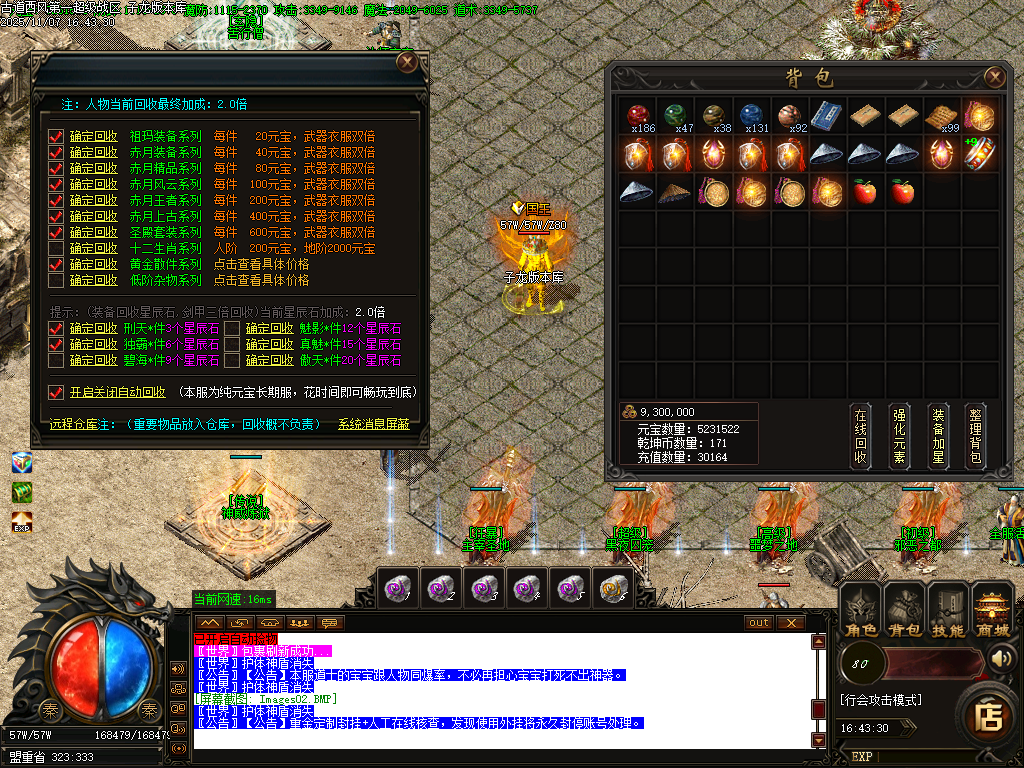The image size is (1024, 768).
Task: Close the recycle settings panel
Action: point(407,62)
